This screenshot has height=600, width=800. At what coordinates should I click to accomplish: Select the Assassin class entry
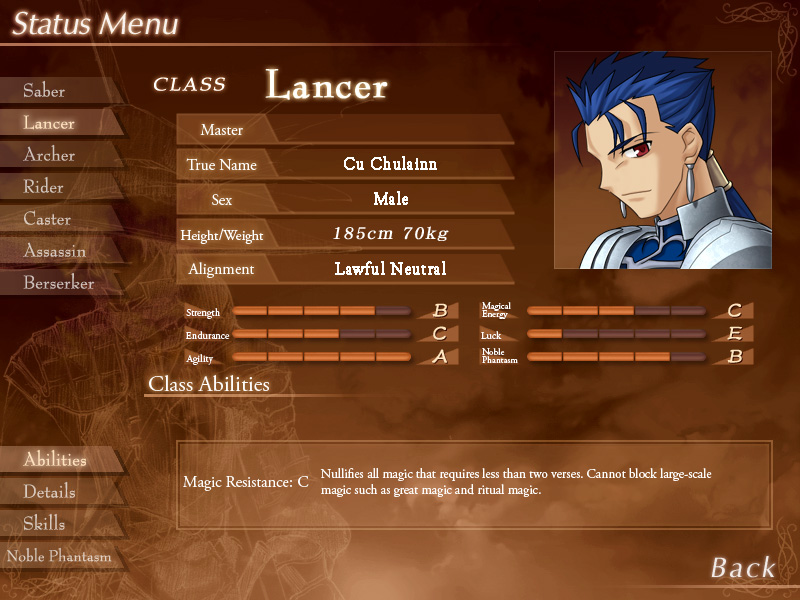pos(55,251)
